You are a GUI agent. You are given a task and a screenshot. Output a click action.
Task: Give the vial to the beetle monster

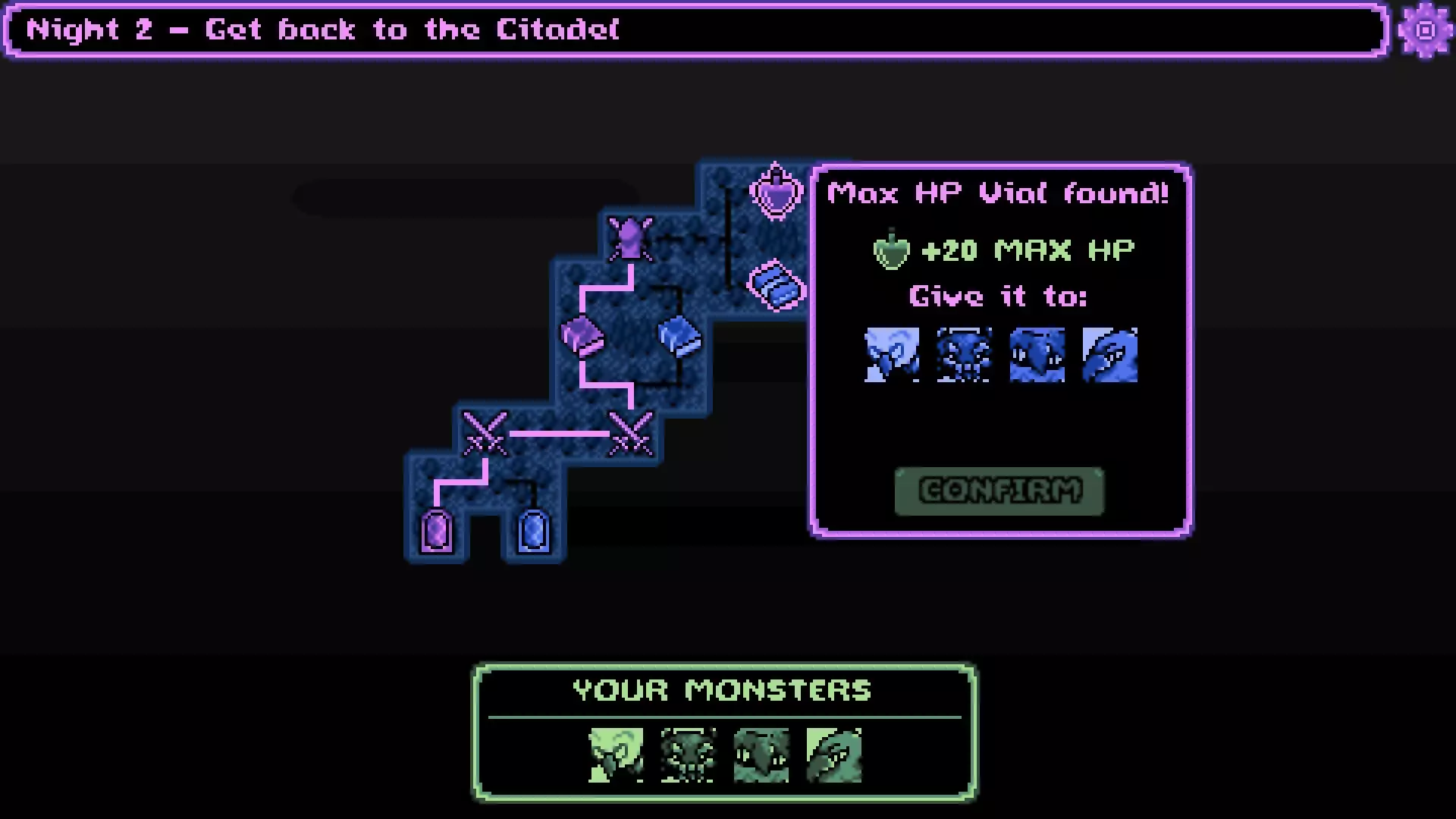click(965, 356)
